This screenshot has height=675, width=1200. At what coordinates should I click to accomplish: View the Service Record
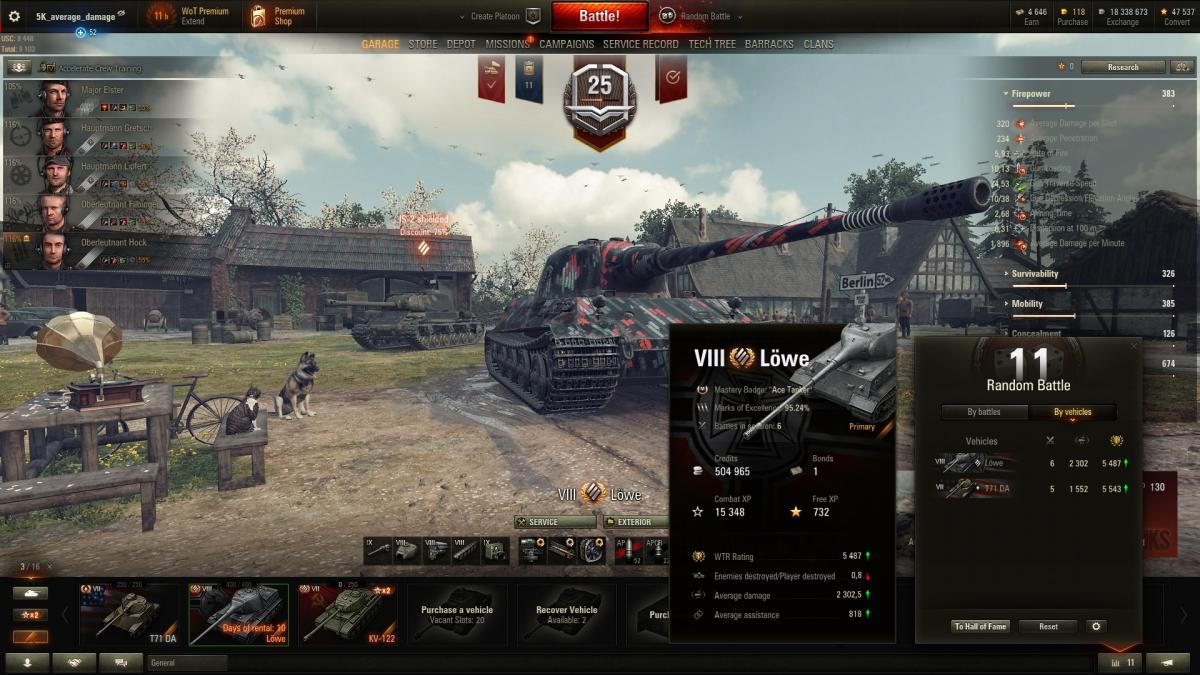640,44
